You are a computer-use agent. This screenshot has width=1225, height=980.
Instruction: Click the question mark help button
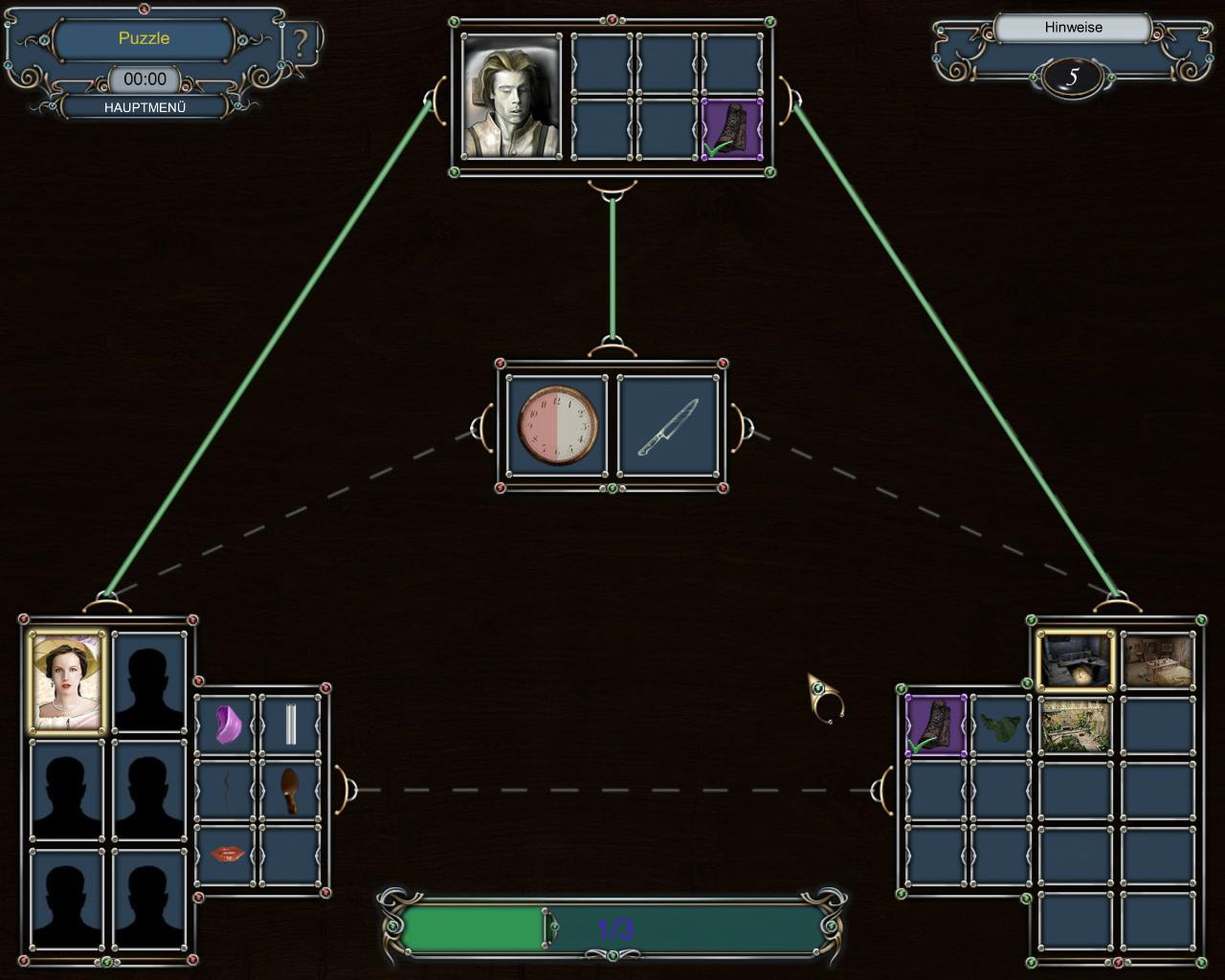301,43
